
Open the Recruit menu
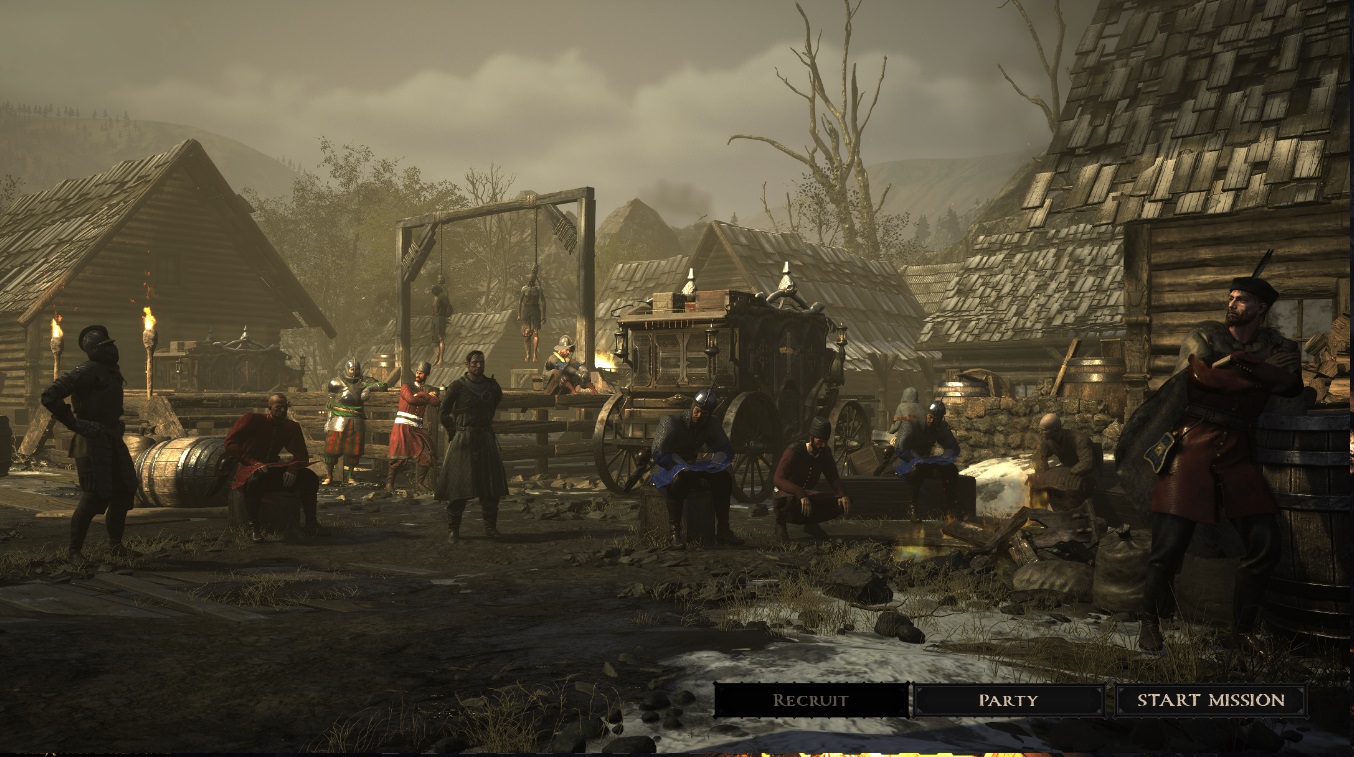click(x=811, y=700)
